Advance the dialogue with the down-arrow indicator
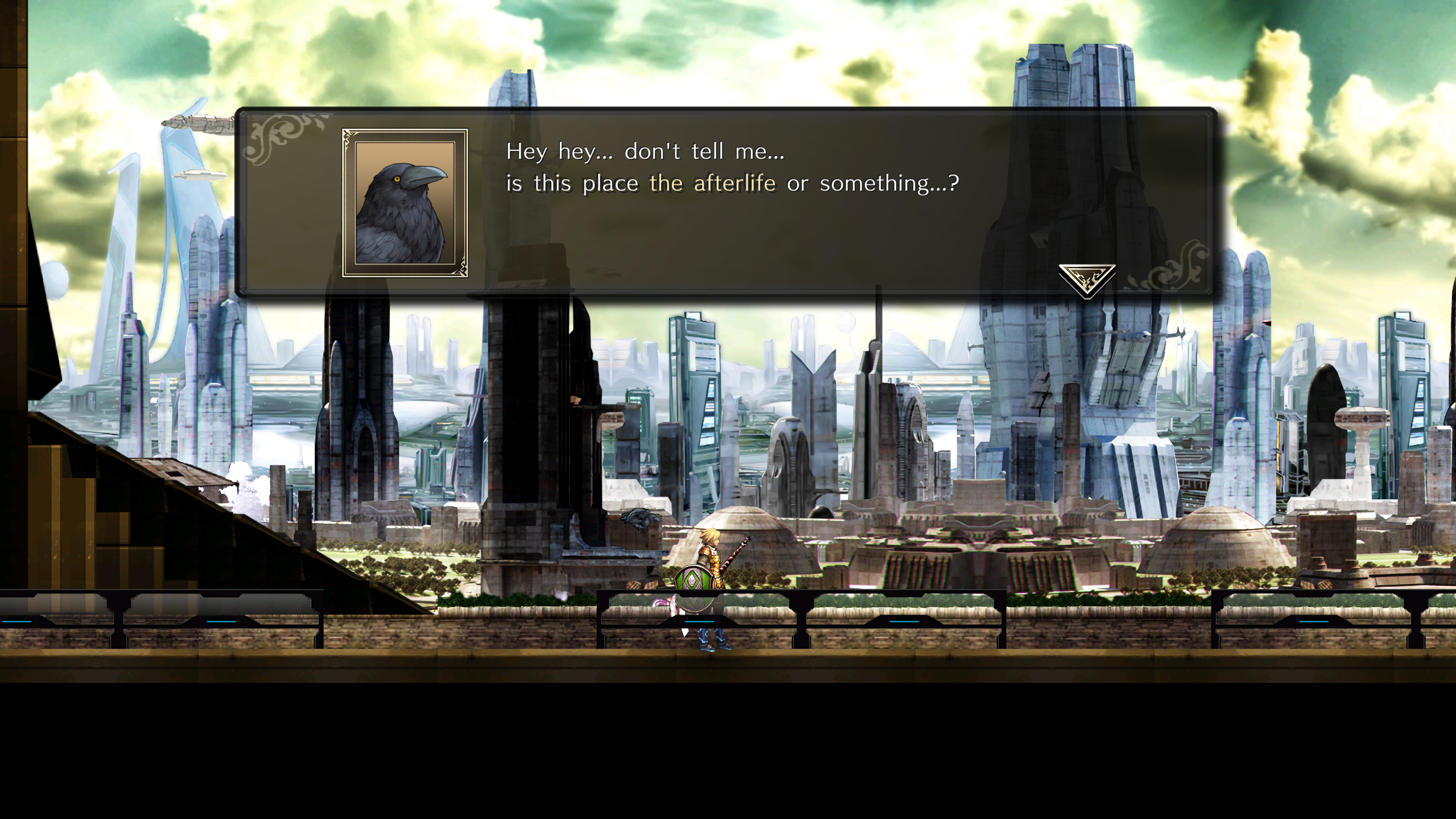This screenshot has height=819, width=1456. pos(1086,279)
